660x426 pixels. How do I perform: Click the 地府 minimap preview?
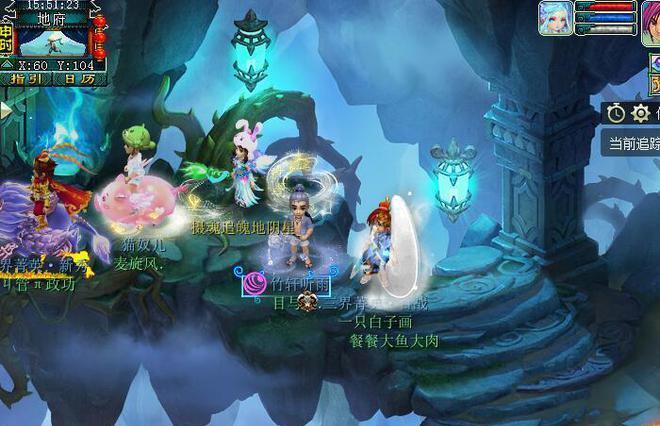coord(54,40)
